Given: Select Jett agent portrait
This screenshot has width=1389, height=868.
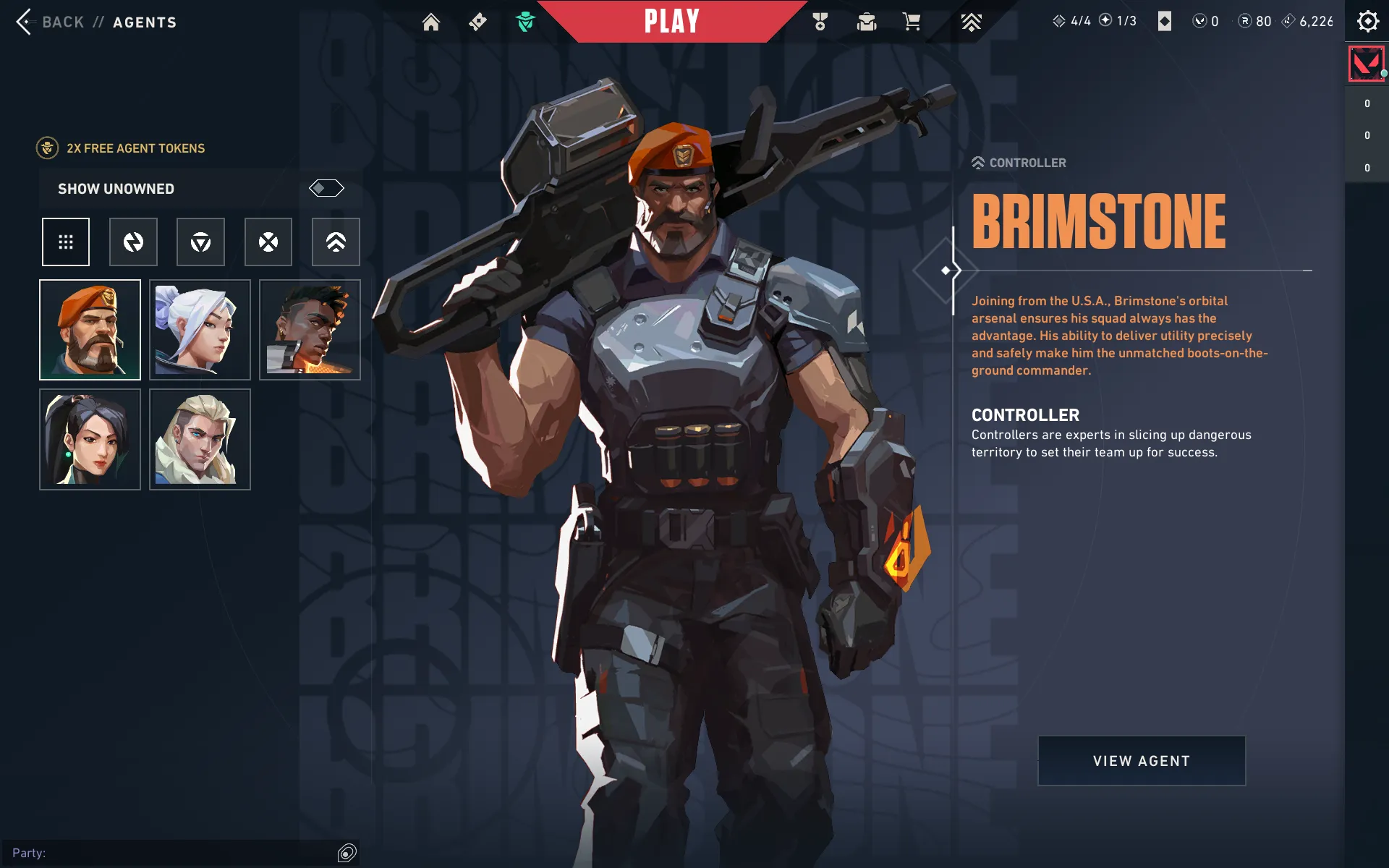Looking at the screenshot, I should 200,330.
